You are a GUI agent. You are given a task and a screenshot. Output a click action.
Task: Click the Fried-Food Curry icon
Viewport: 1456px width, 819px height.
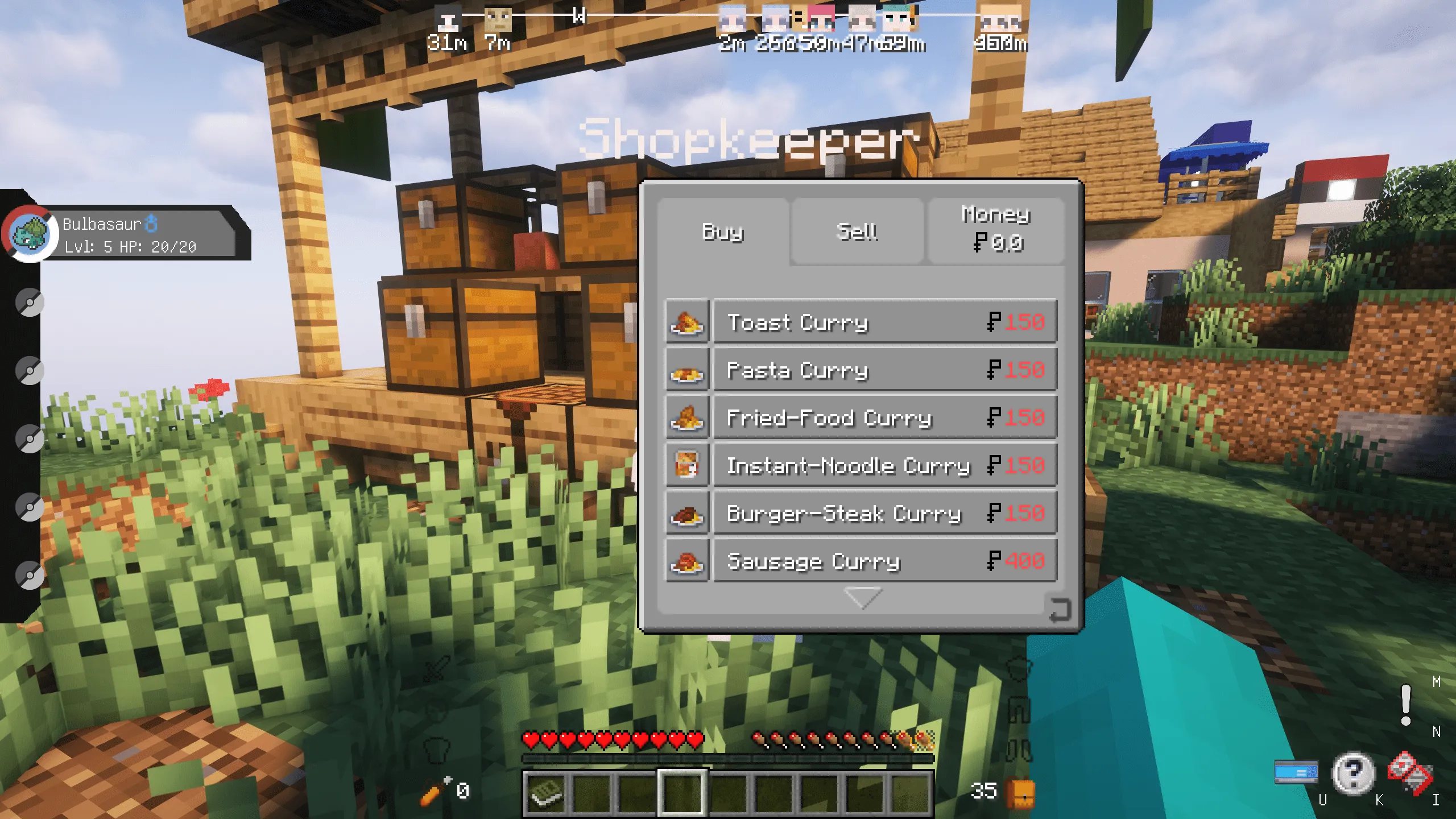point(686,417)
